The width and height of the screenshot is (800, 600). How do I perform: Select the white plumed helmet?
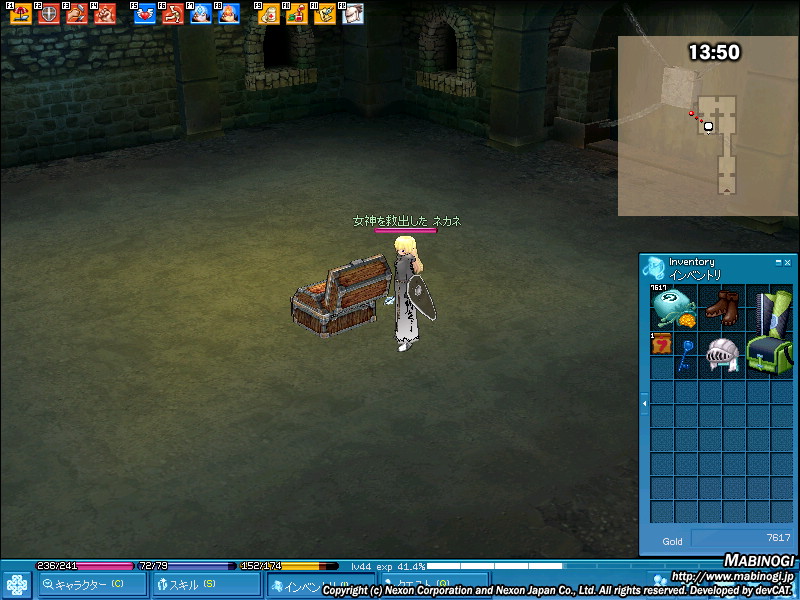(721, 355)
